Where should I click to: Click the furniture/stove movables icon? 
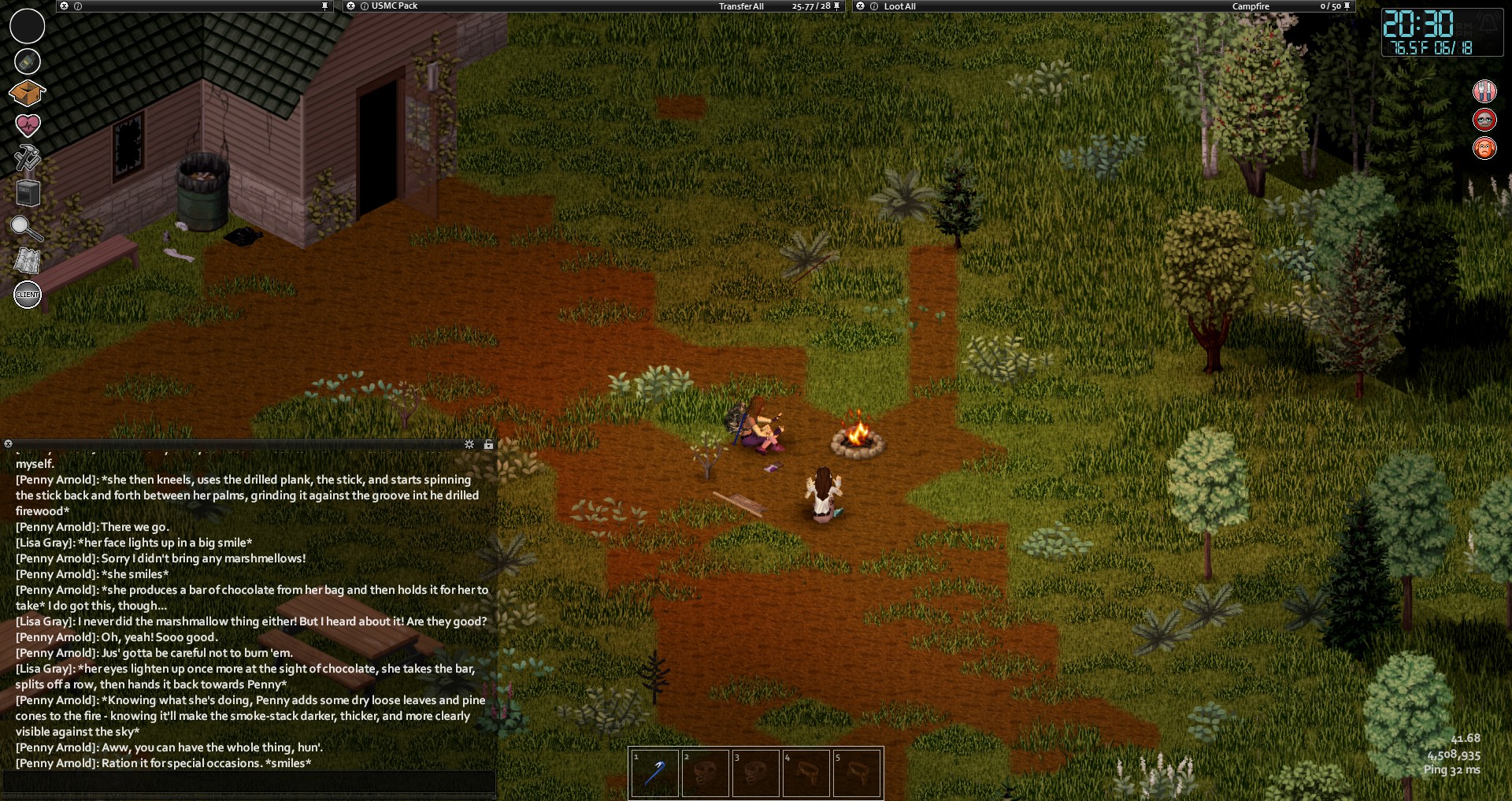click(x=28, y=192)
